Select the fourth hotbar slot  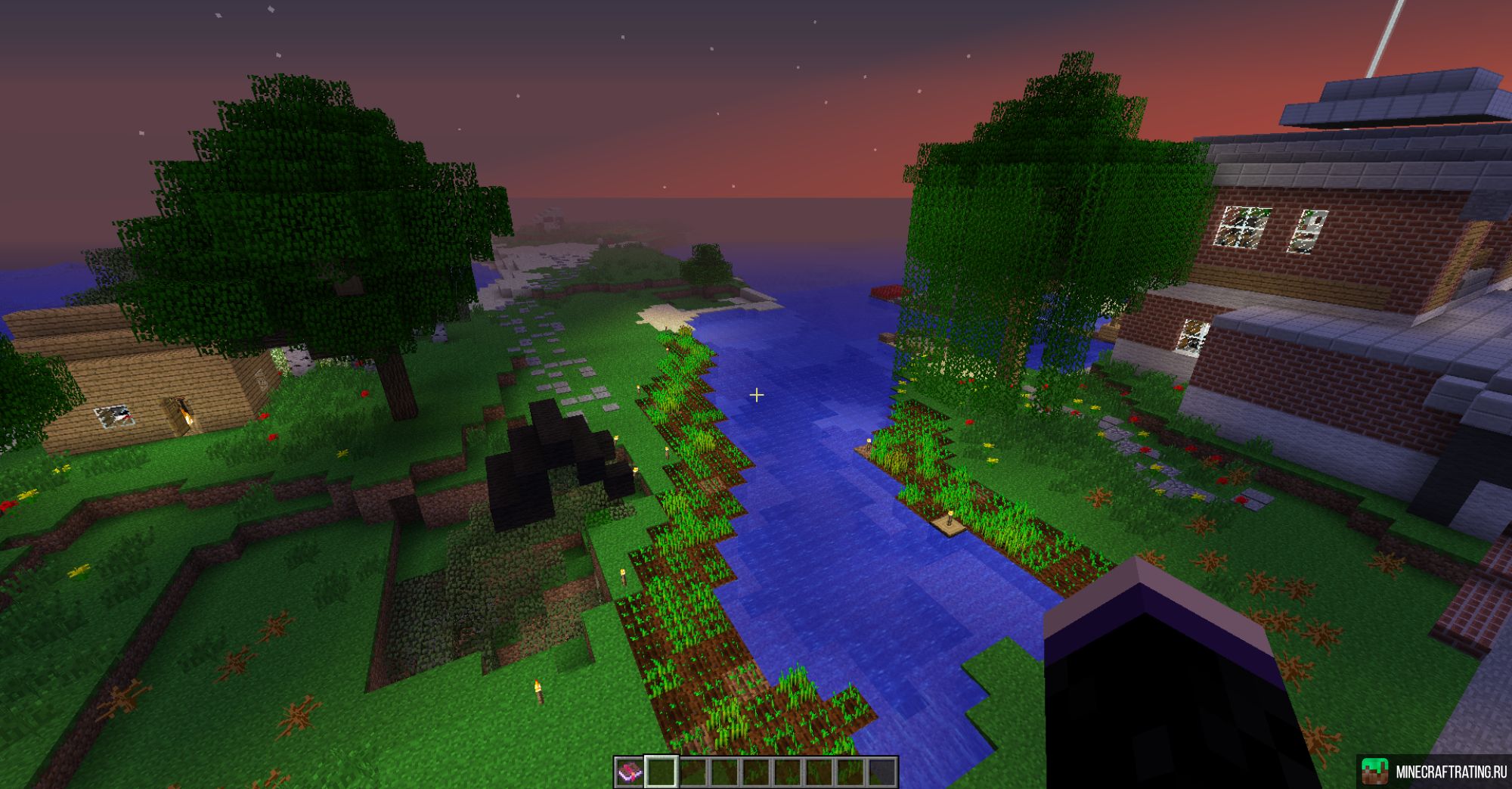pyautogui.click(x=724, y=772)
